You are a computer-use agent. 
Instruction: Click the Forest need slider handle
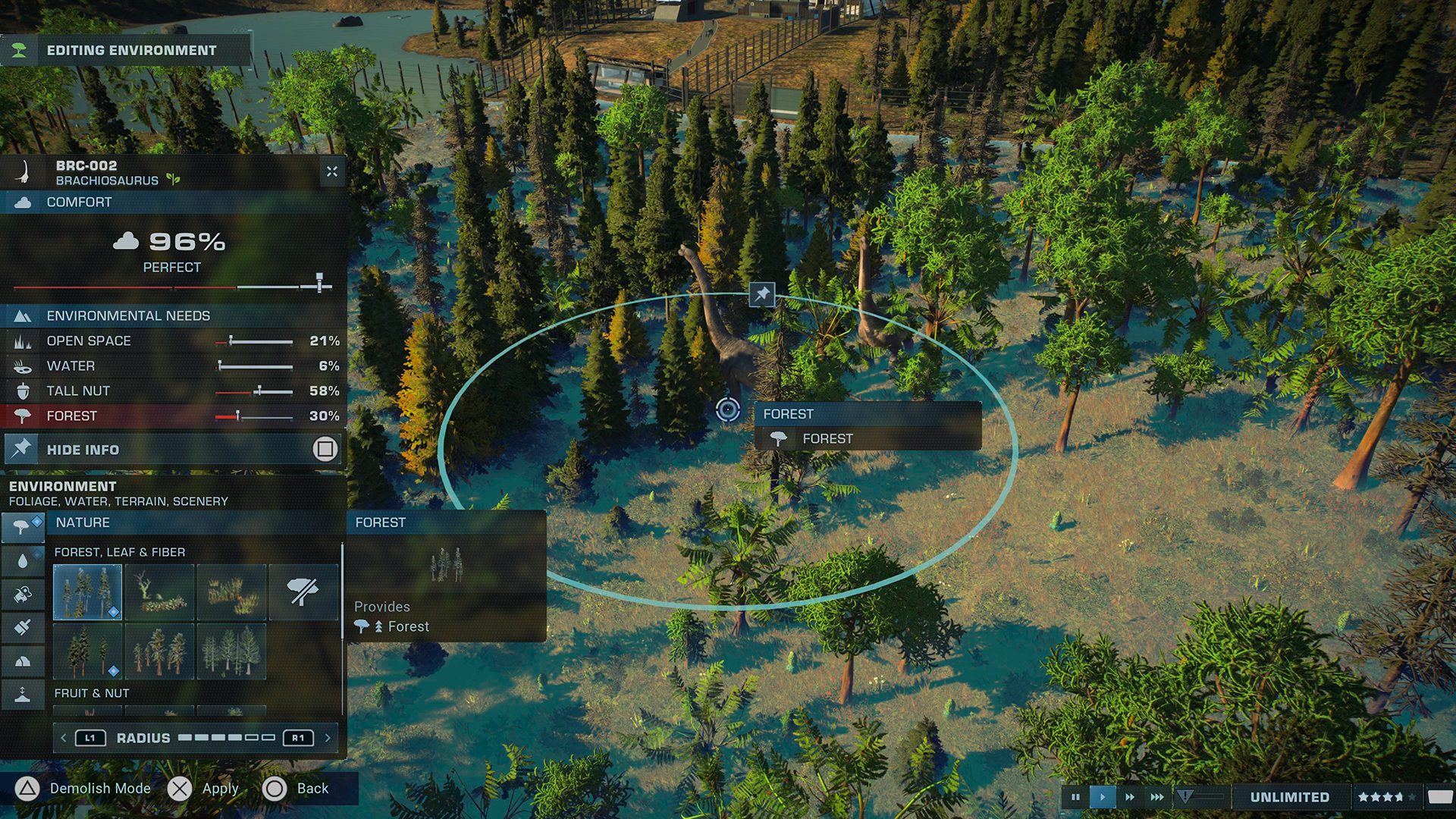(239, 416)
